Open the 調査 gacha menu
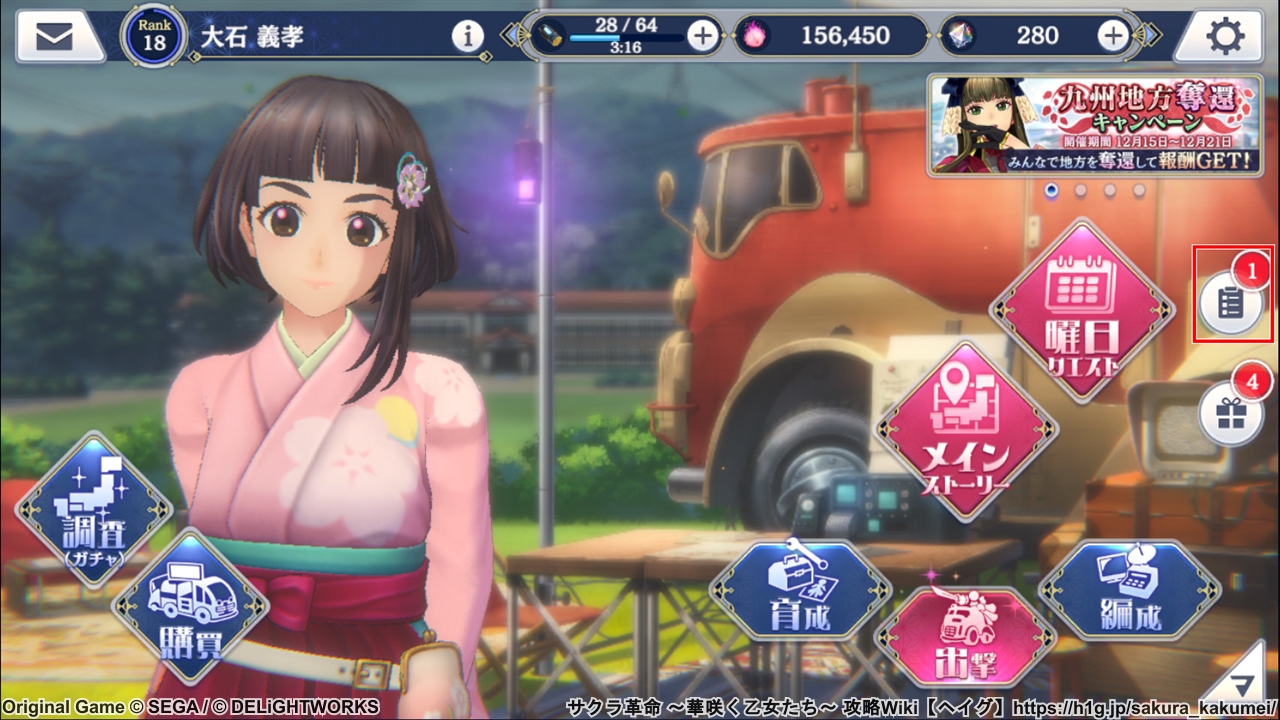 93,509
